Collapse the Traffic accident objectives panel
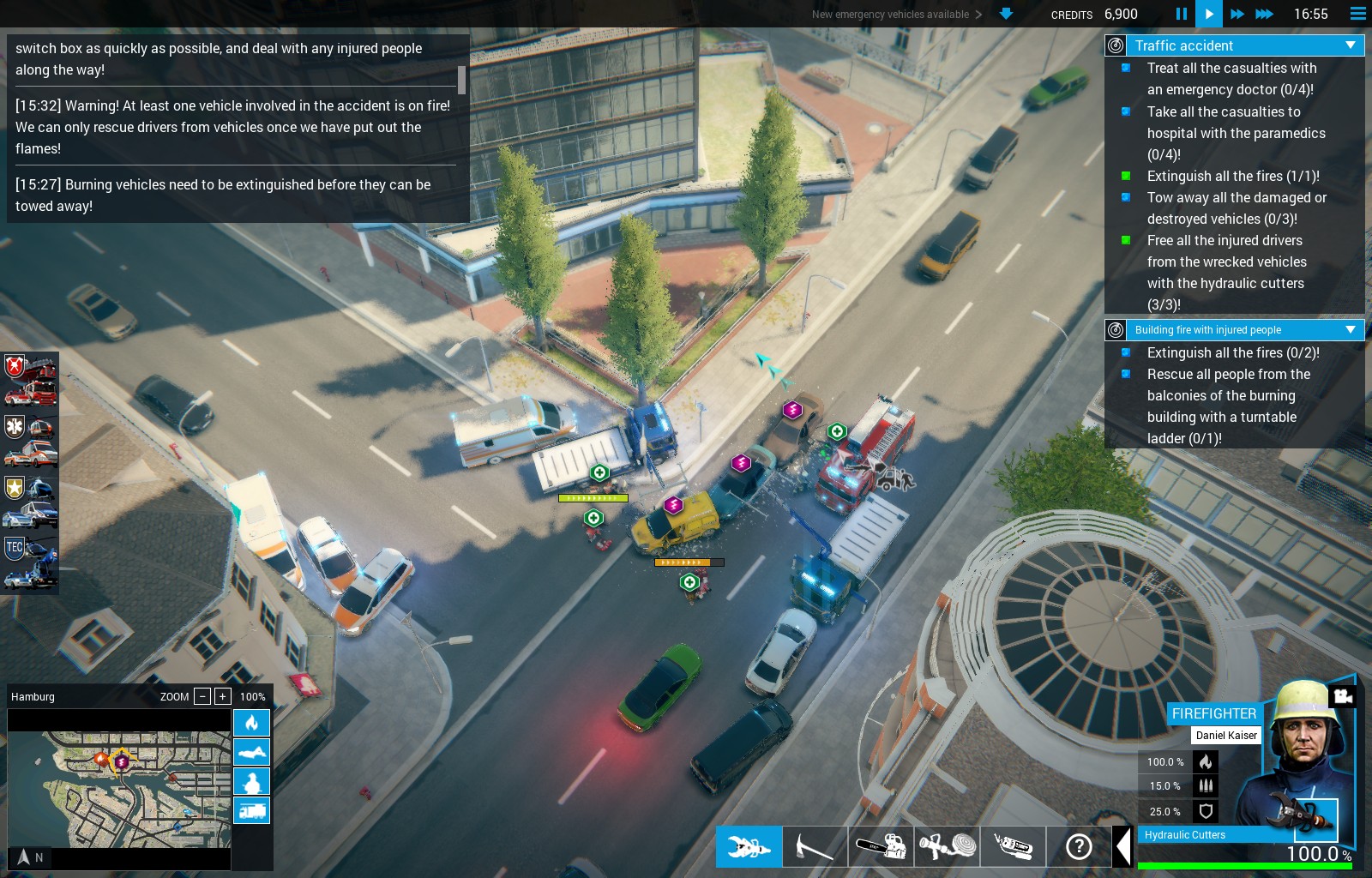 [x=1351, y=45]
